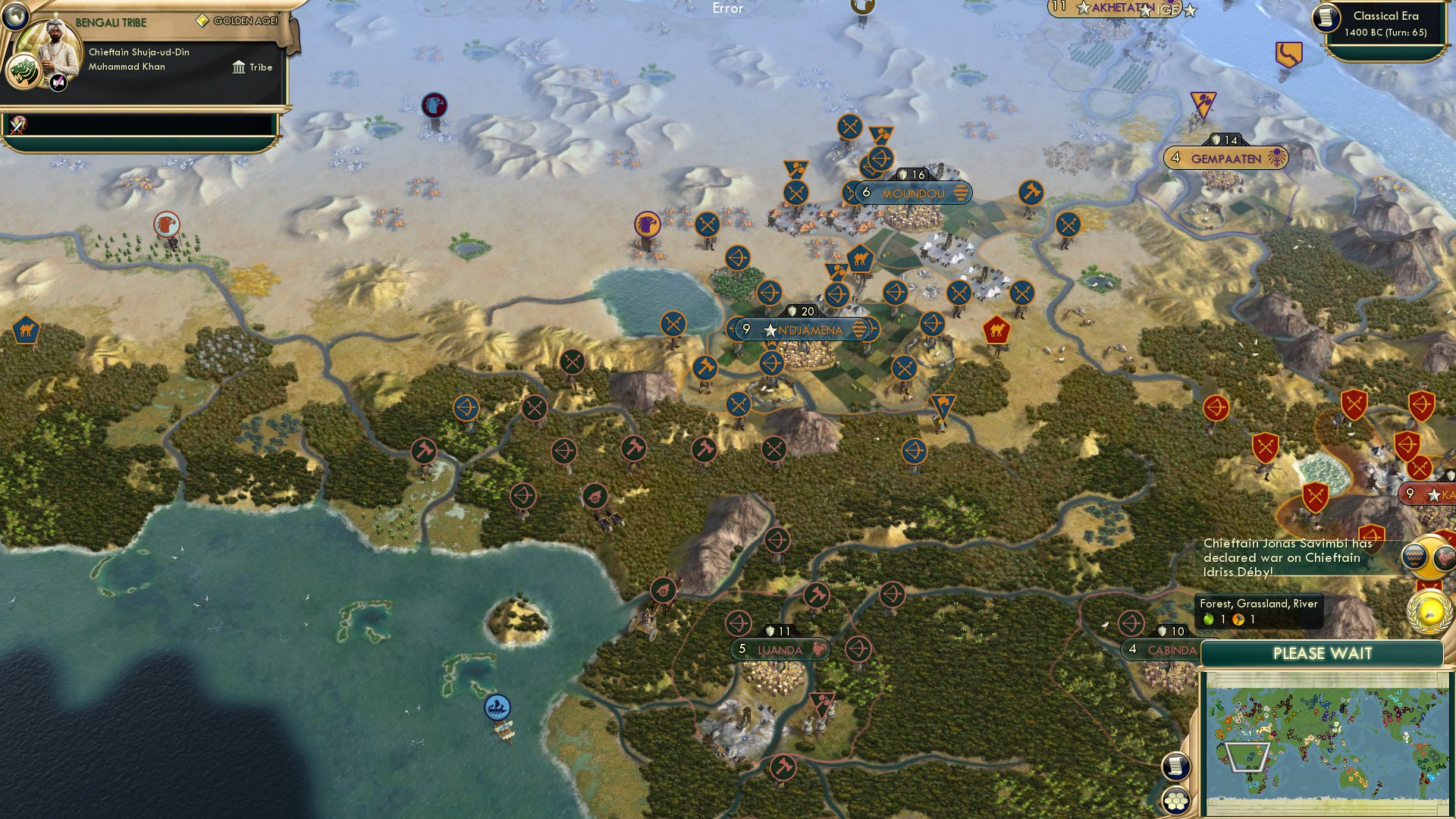Select the trireme unit icon near the coast
The height and width of the screenshot is (819, 1456).
click(x=496, y=706)
